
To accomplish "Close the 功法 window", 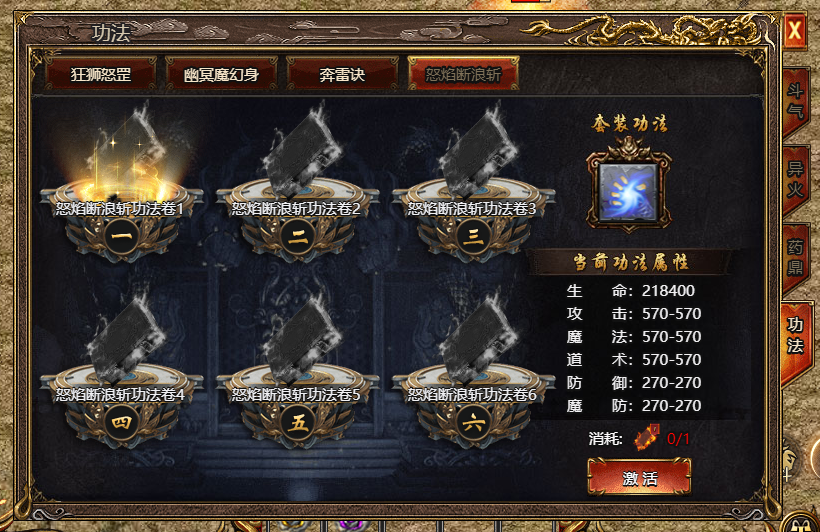I will pyautogui.click(x=795, y=31).
